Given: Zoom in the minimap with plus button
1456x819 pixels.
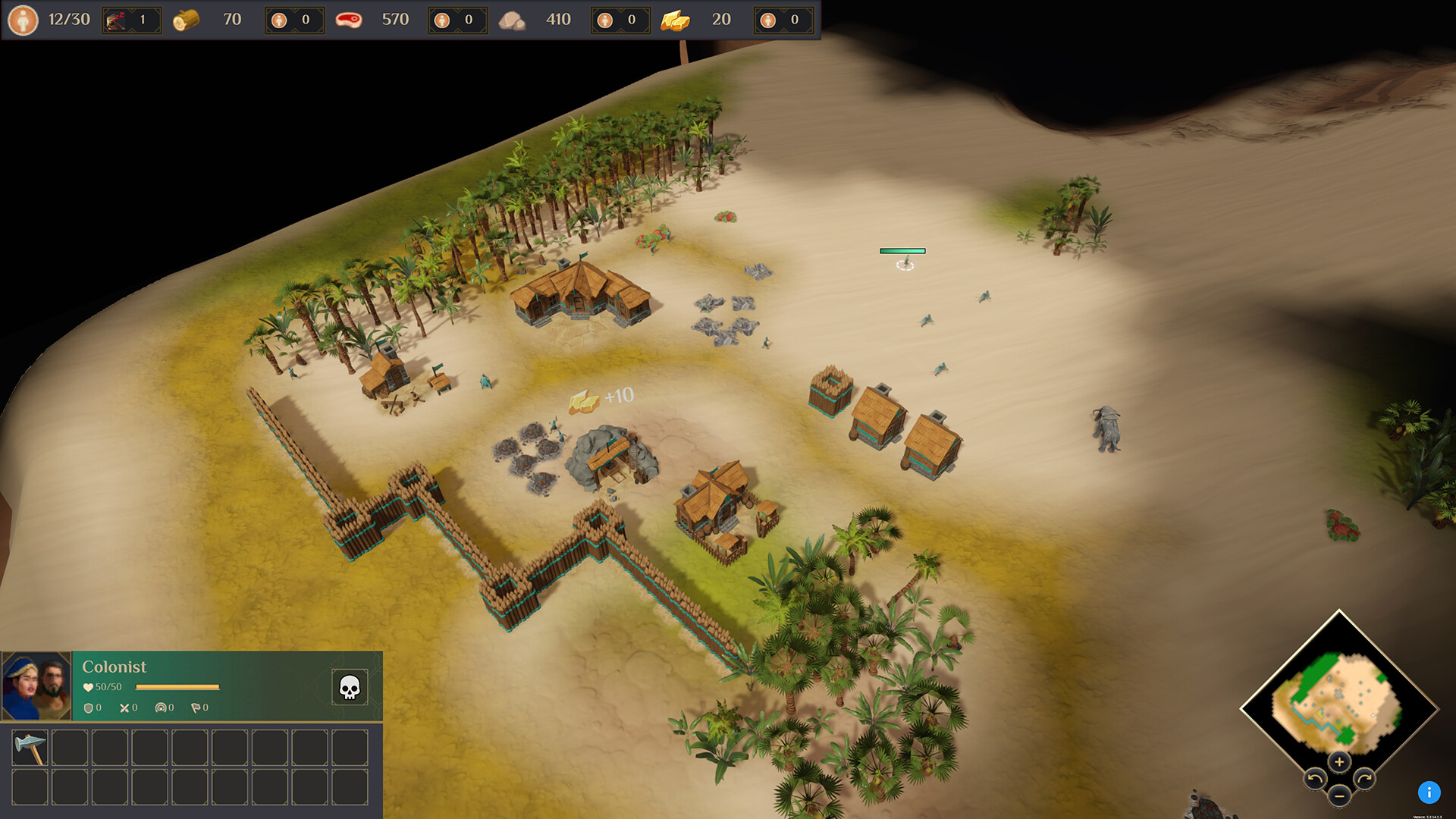Looking at the screenshot, I should [1340, 762].
